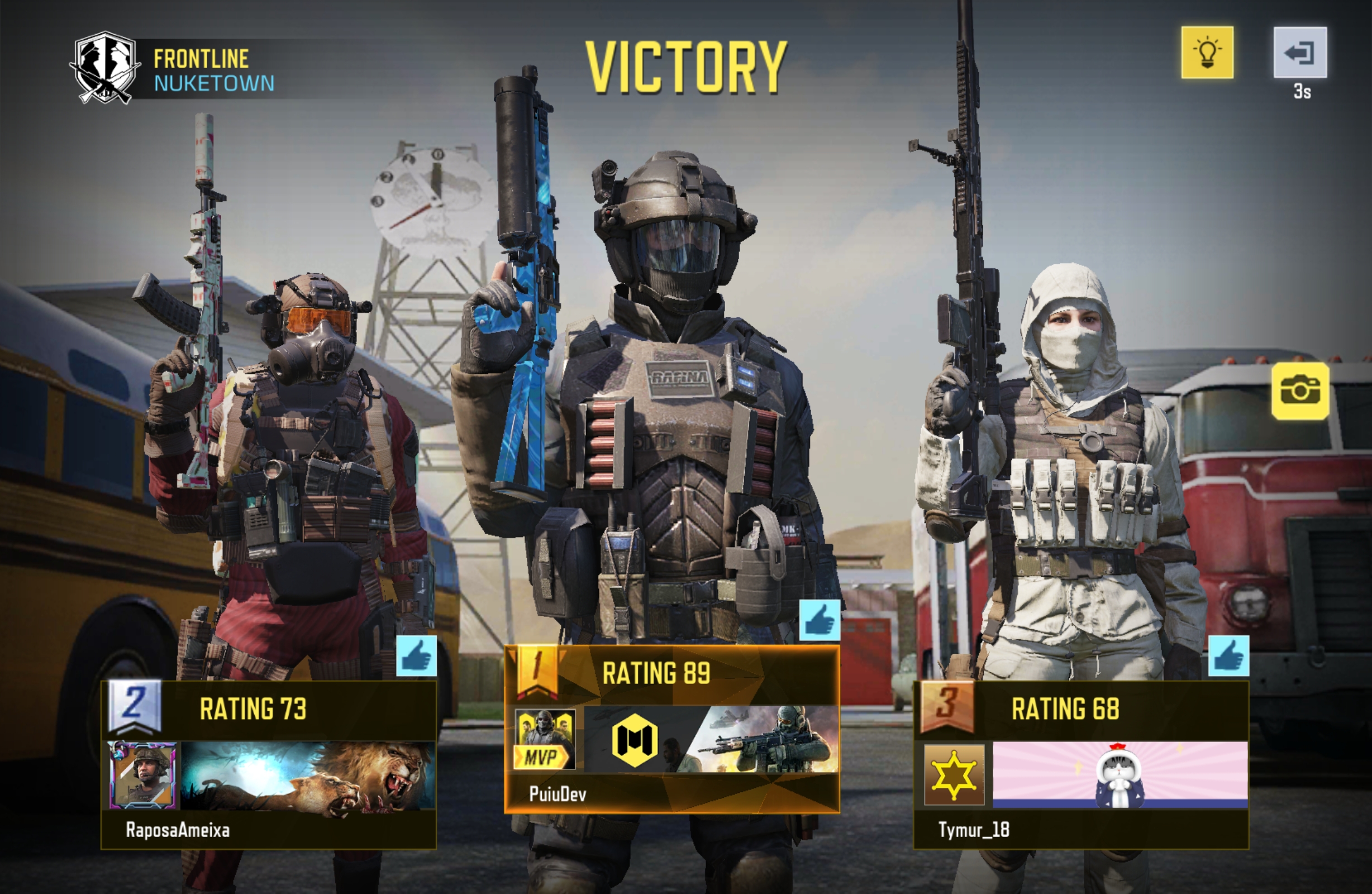Like MVP player PuiuDev with thumbs up
Viewport: 1372px width, 894px height.
819,620
